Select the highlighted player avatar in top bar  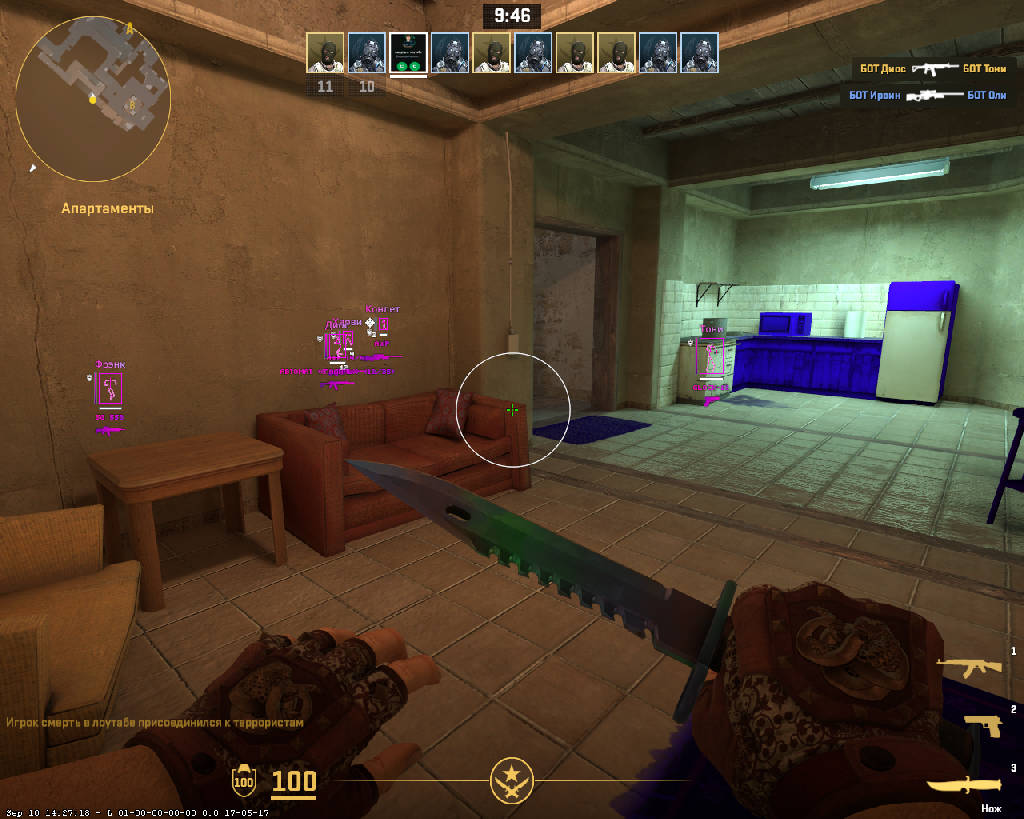(x=408, y=53)
